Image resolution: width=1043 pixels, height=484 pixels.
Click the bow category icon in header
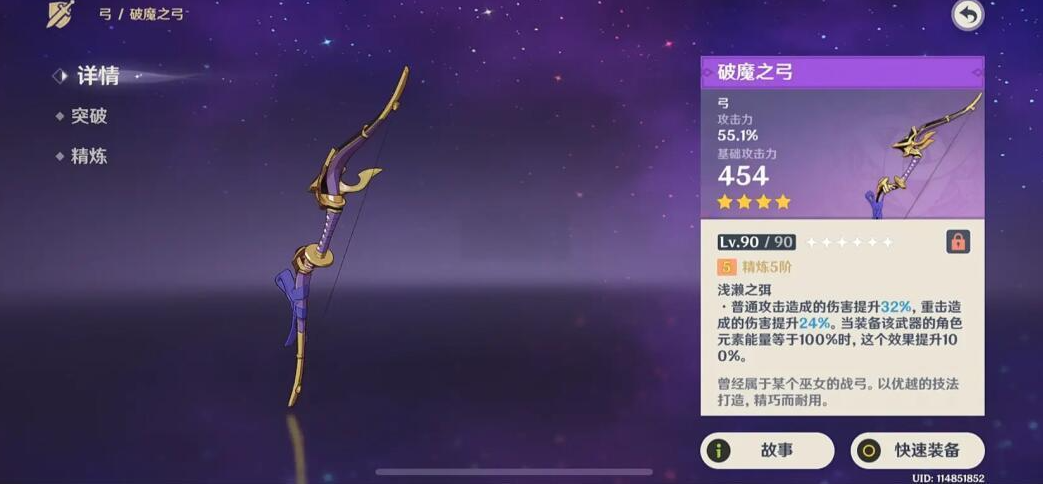[61, 14]
